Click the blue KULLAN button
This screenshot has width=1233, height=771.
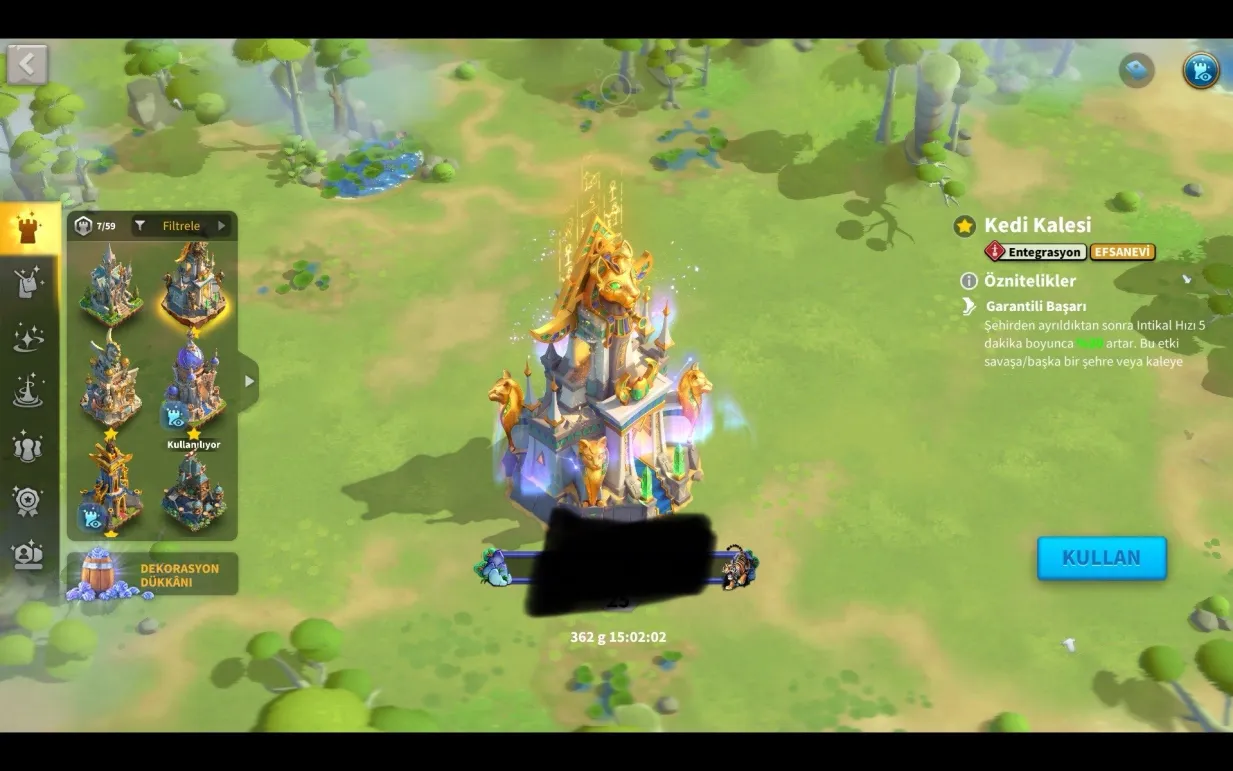pyautogui.click(x=1101, y=558)
